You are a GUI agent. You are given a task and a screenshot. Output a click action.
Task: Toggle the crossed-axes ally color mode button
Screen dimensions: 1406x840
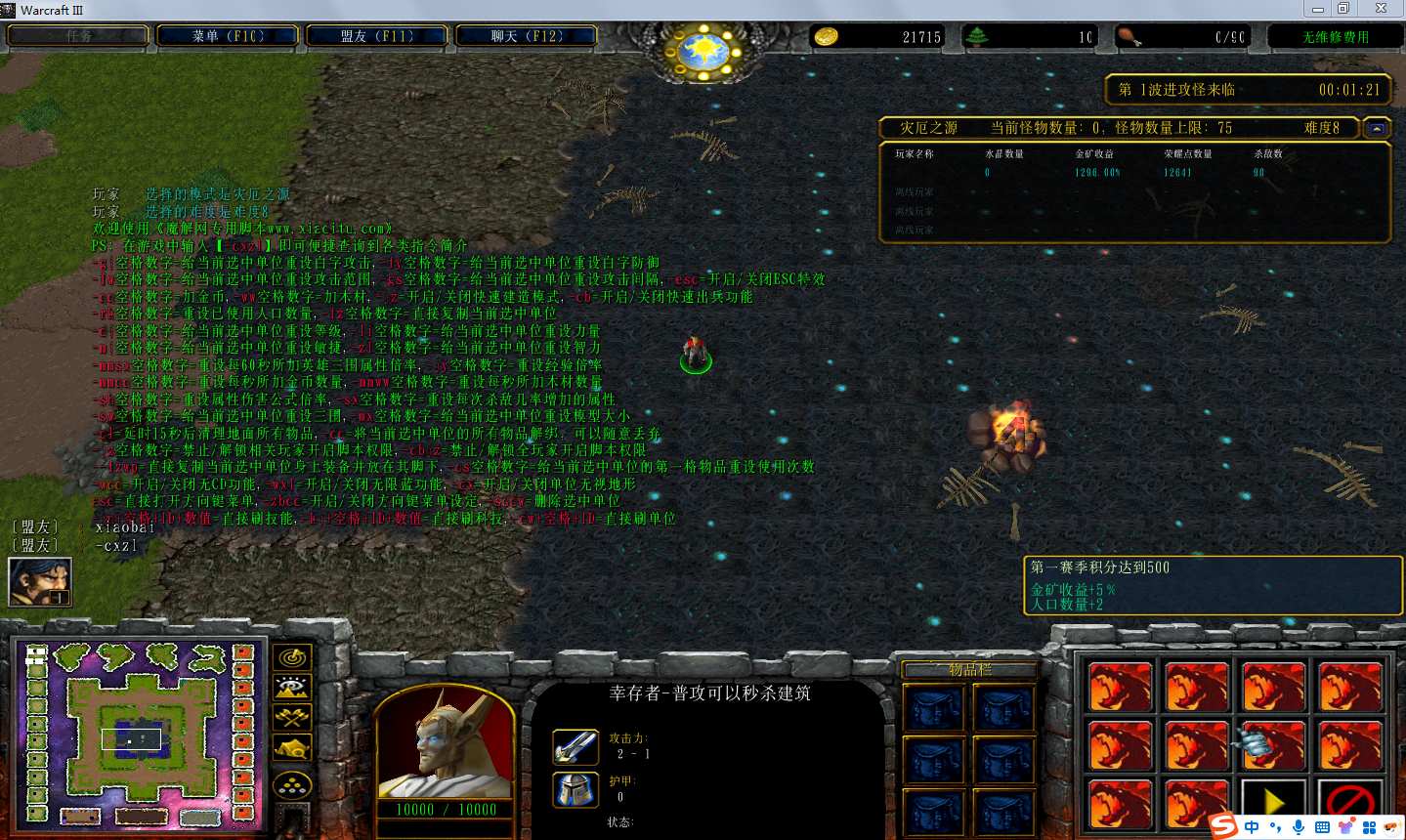tap(292, 718)
